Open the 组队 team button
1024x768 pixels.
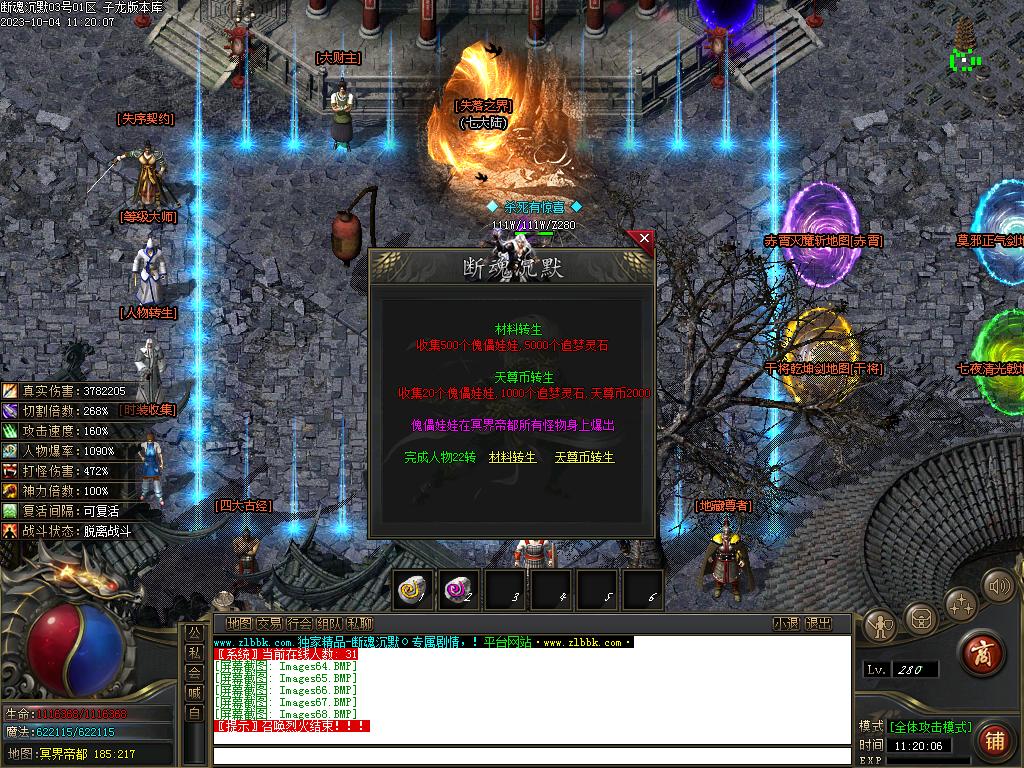(x=329, y=623)
